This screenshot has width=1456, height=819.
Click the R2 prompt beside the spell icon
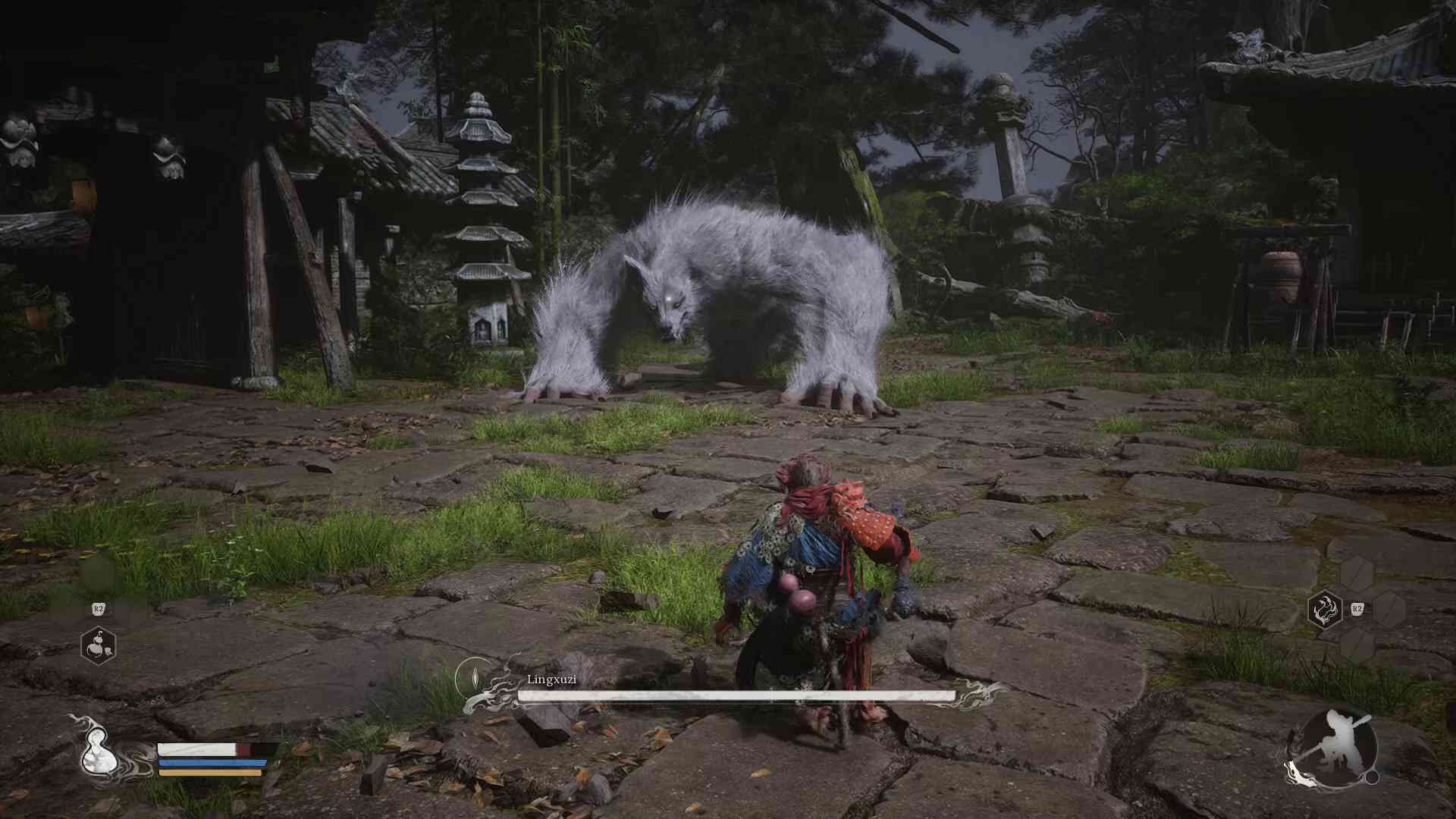tap(1356, 607)
